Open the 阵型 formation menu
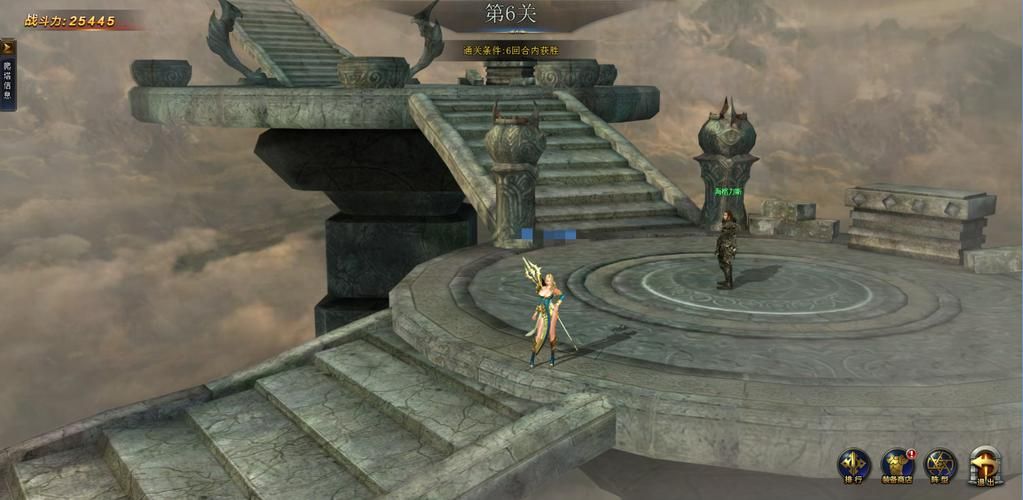 pos(940,465)
